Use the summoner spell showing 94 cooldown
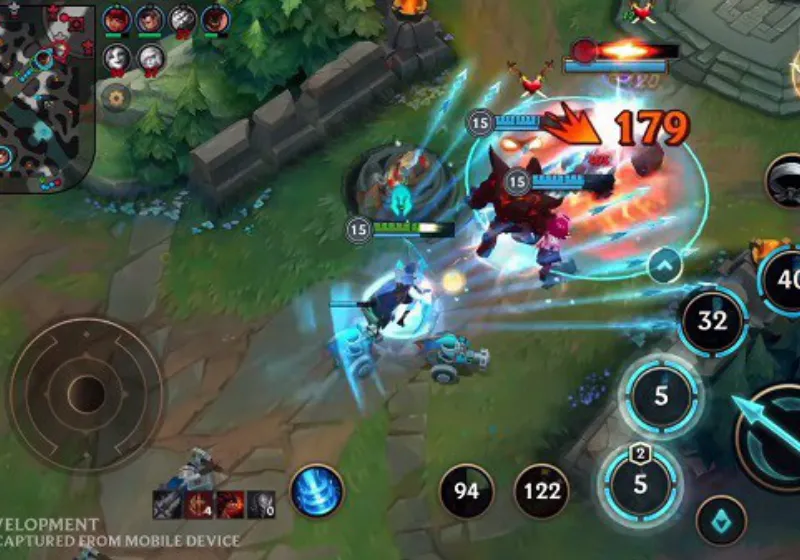 pyautogui.click(x=466, y=491)
